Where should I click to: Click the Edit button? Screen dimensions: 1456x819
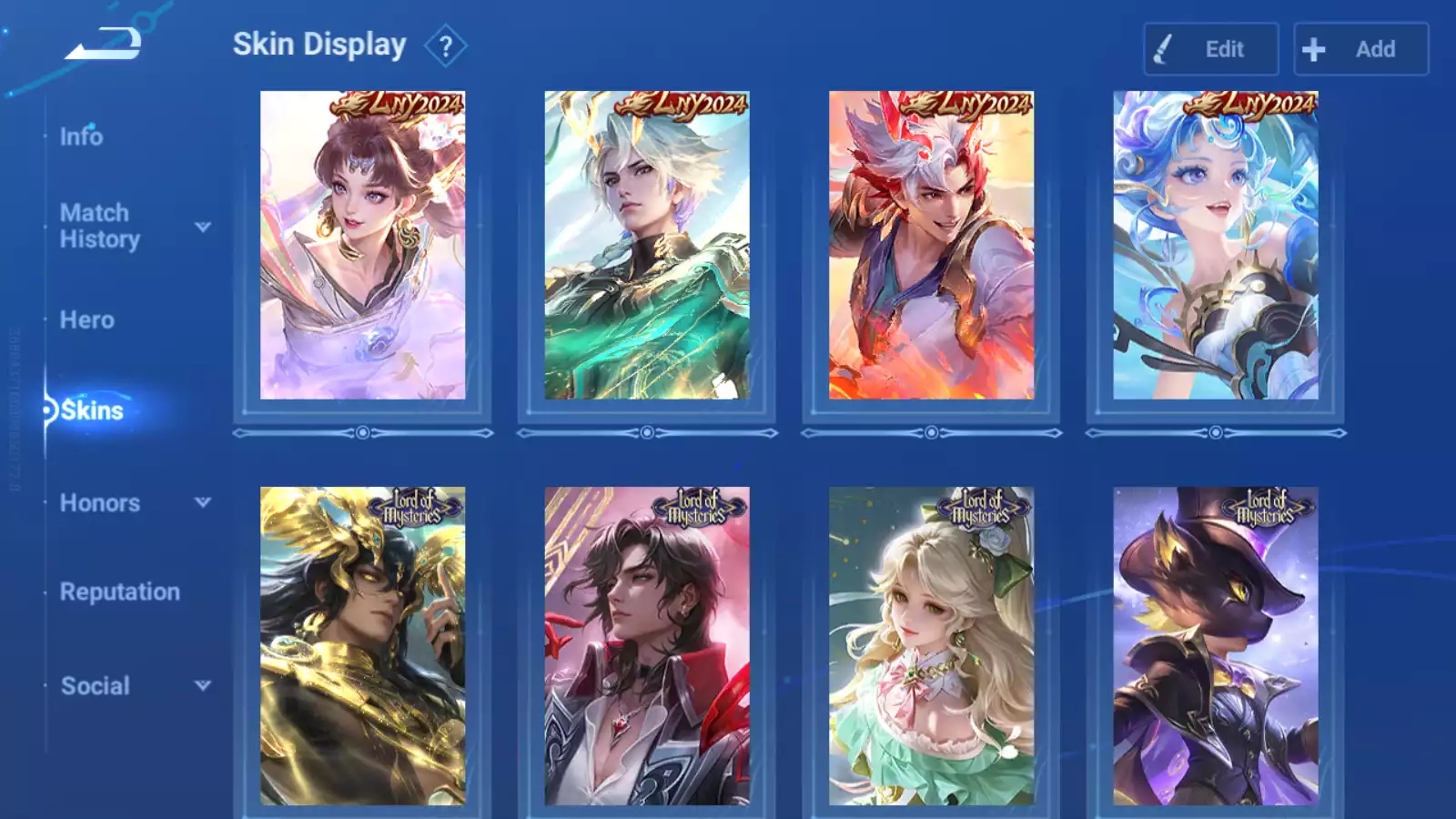[1210, 49]
